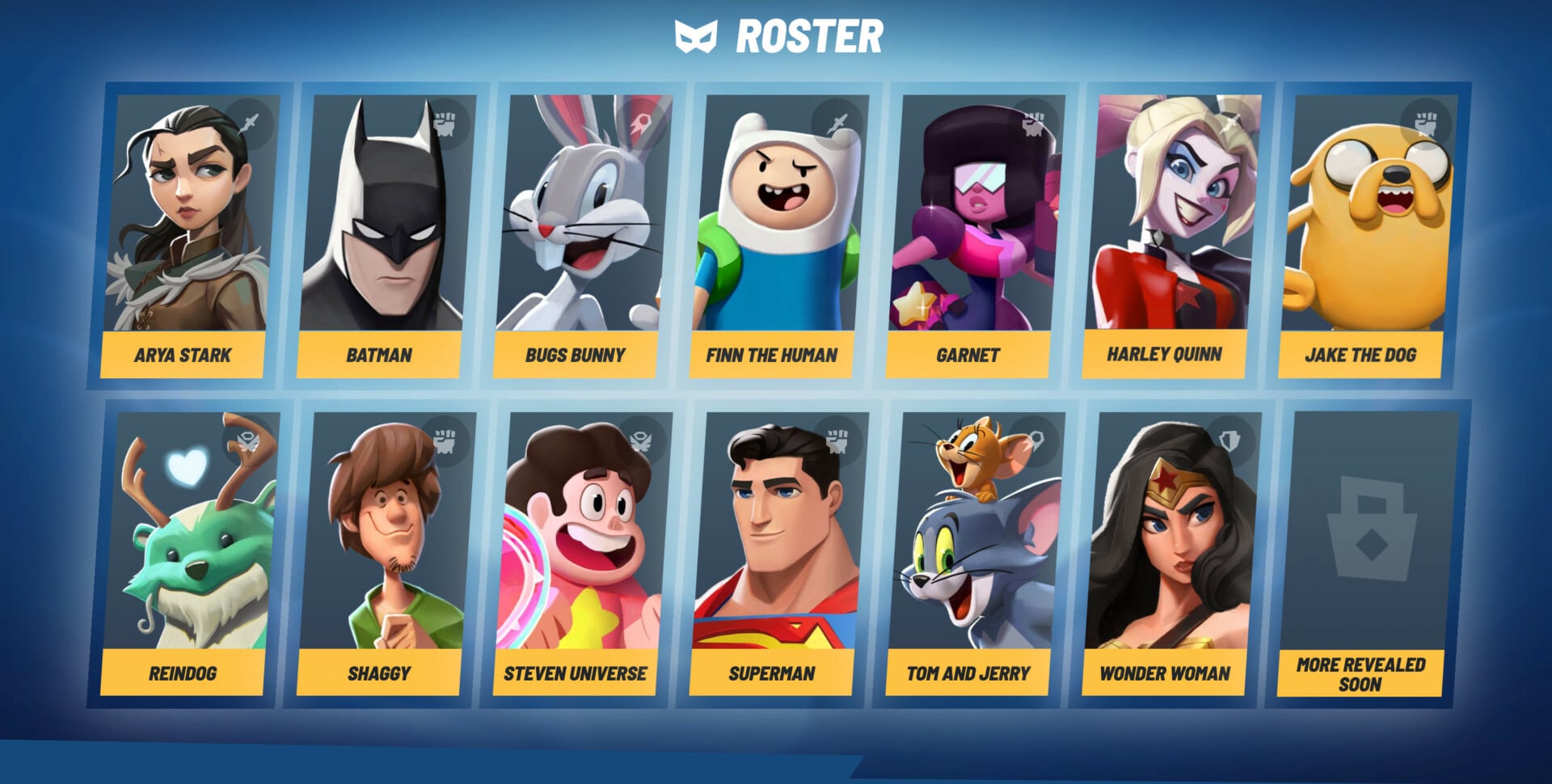Click the Bruiser class icon on Batman's card
The image size is (1552, 784).
447,120
